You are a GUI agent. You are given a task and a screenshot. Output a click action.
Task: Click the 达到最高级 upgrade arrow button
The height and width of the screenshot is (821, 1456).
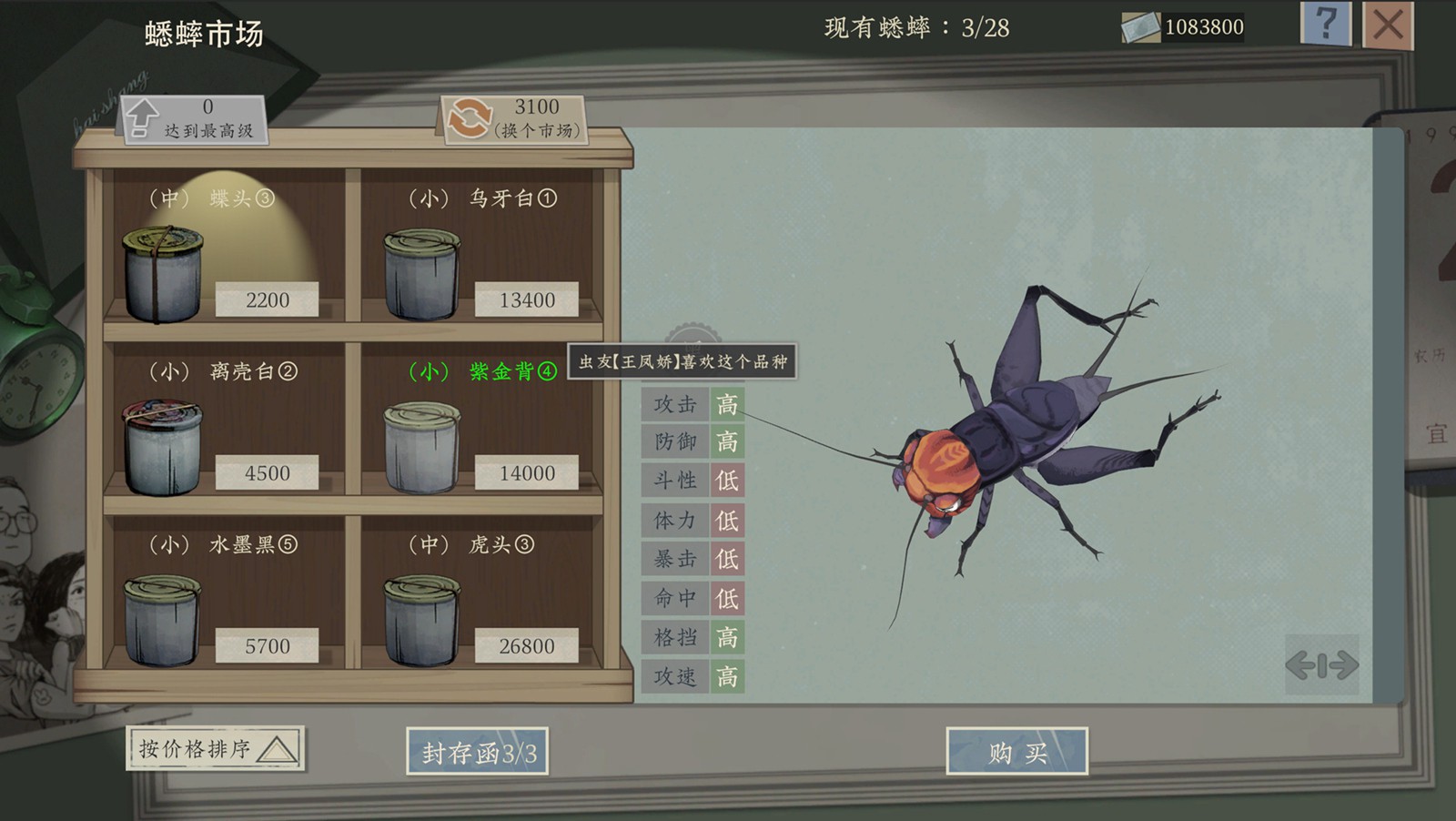[193, 119]
